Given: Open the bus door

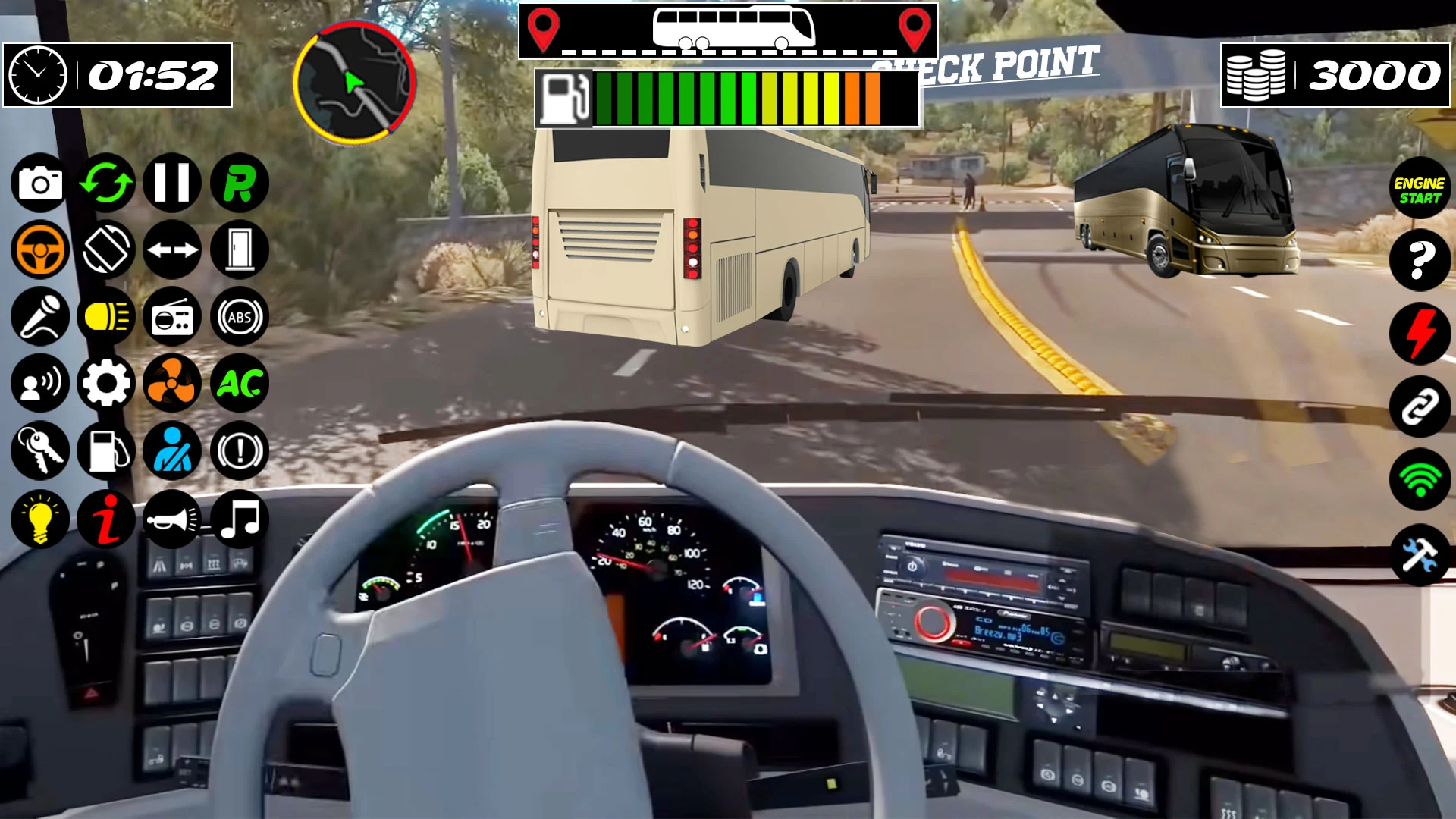Looking at the screenshot, I should 240,249.
